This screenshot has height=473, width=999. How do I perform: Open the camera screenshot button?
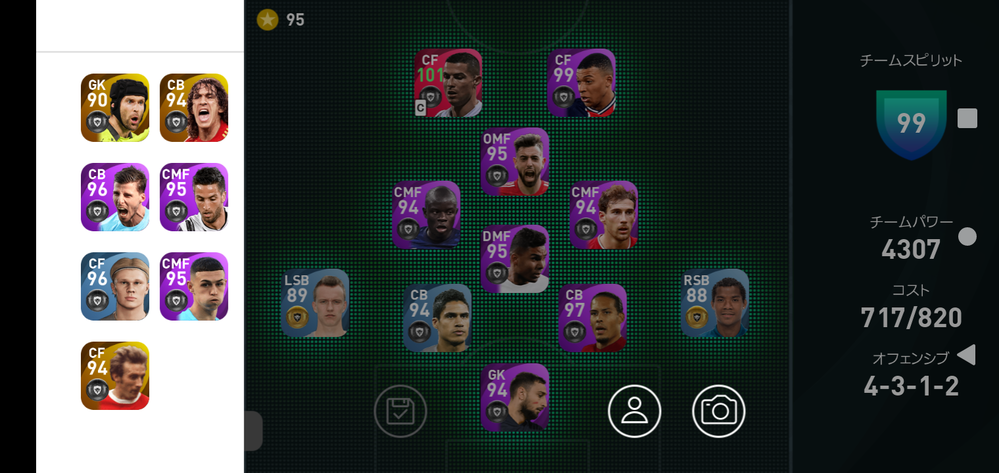click(718, 410)
